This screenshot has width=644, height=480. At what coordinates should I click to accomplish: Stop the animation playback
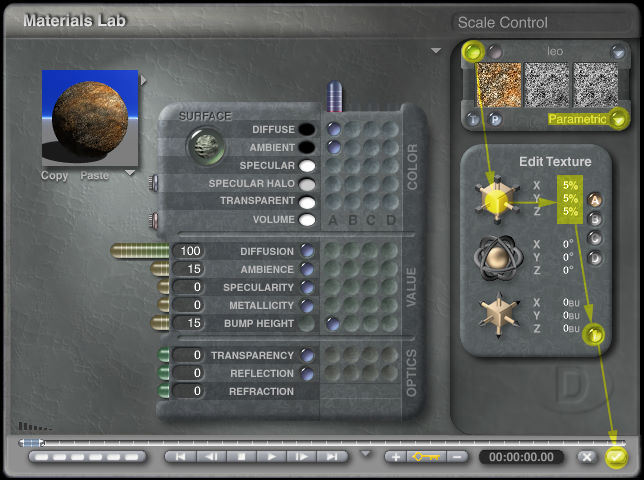[241, 457]
